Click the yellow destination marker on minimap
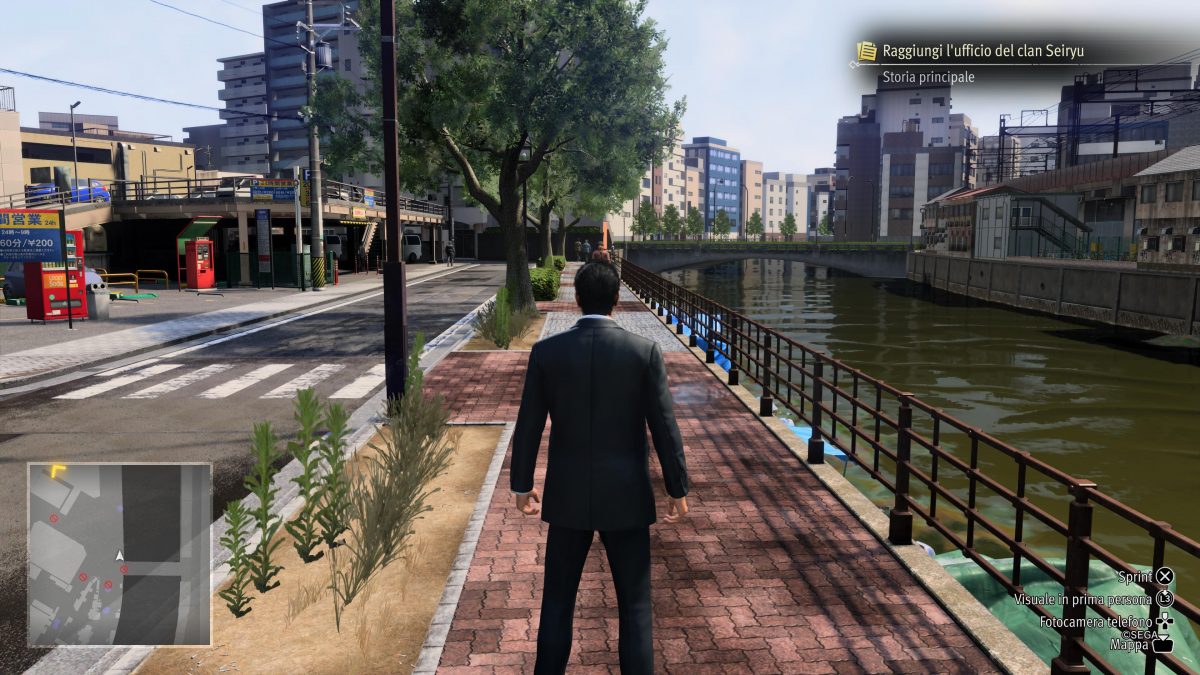Screen dimensions: 1200x675 [58, 471]
